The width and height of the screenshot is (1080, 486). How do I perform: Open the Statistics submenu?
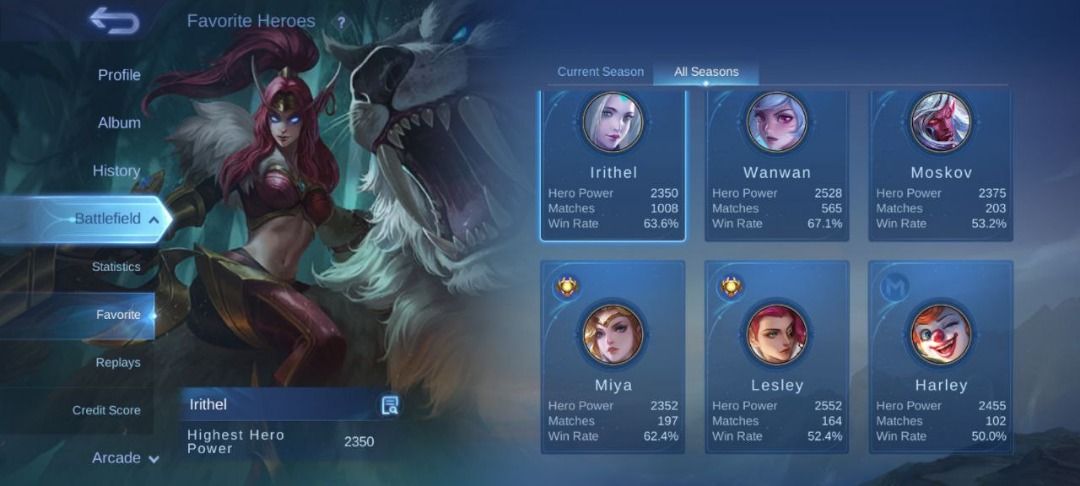click(116, 267)
